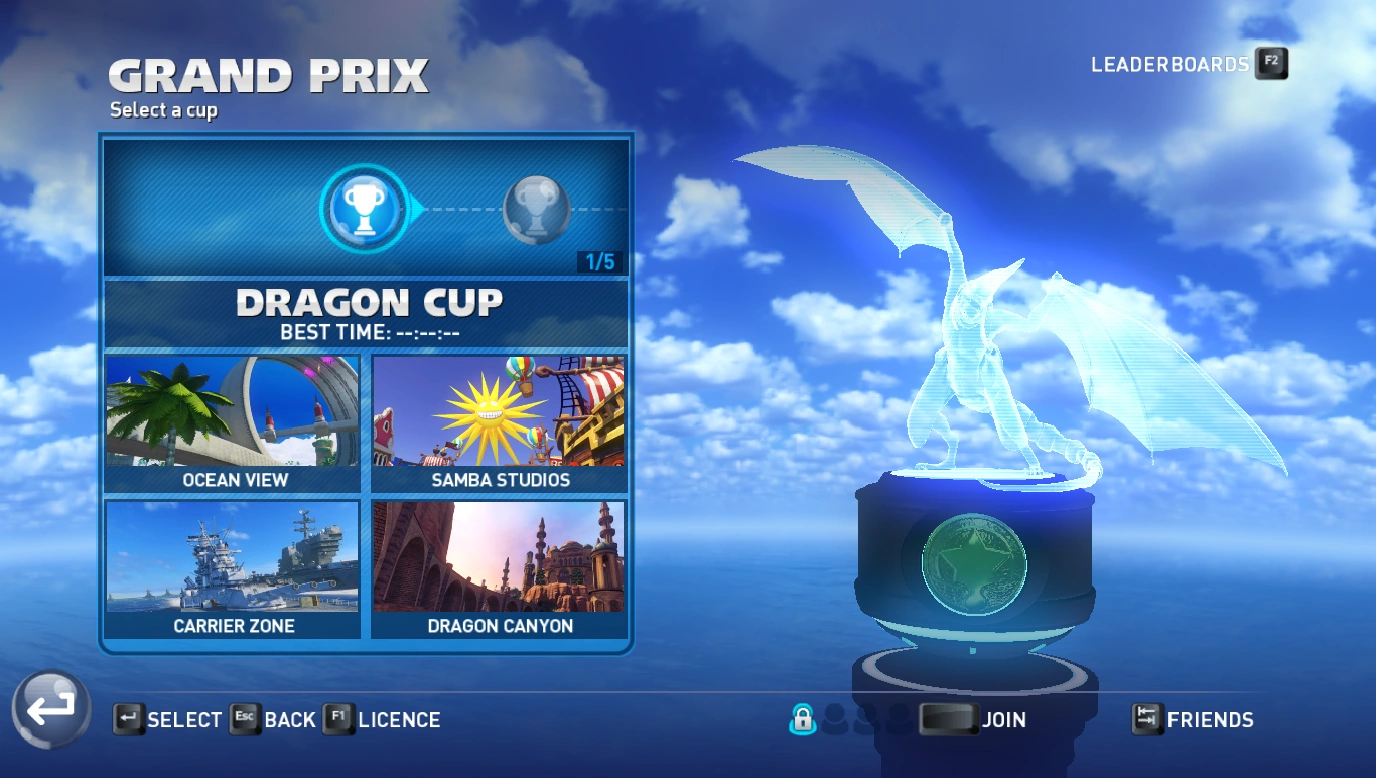Open the Friends list
This screenshot has width=1376, height=778.
click(1193, 719)
